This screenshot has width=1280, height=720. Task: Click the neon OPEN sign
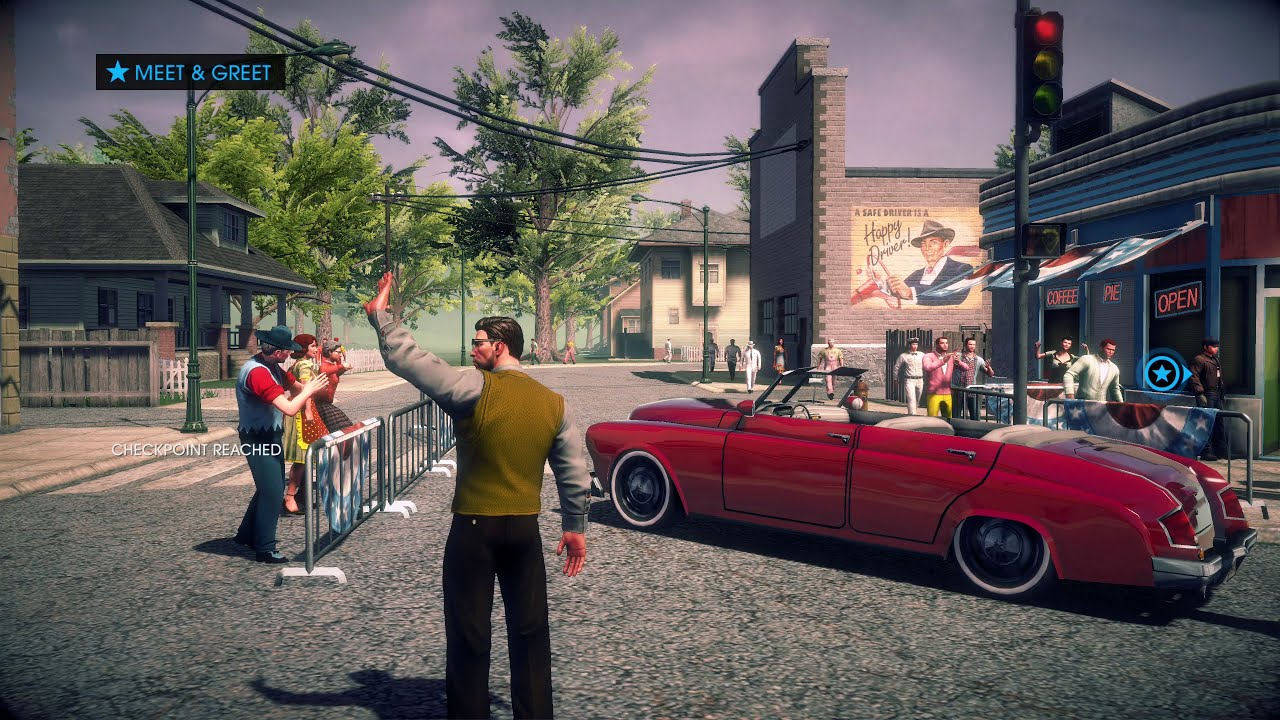tap(1177, 298)
